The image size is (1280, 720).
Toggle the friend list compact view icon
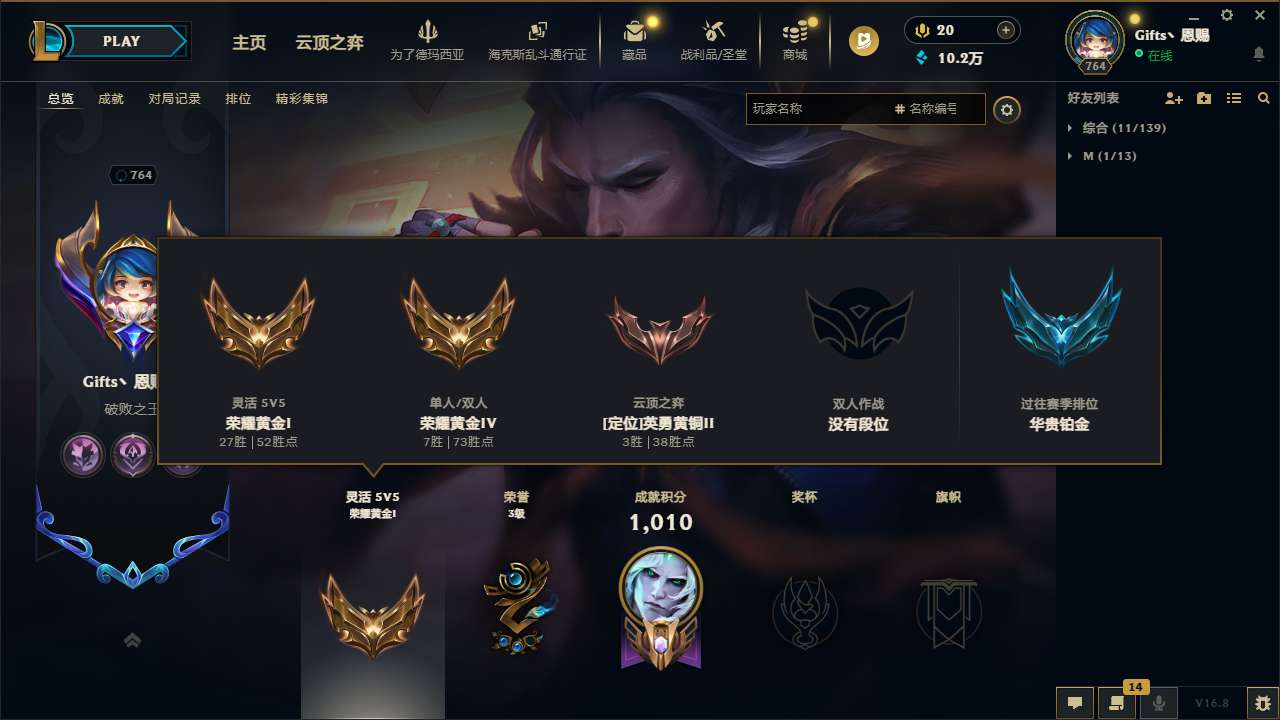pos(1234,98)
